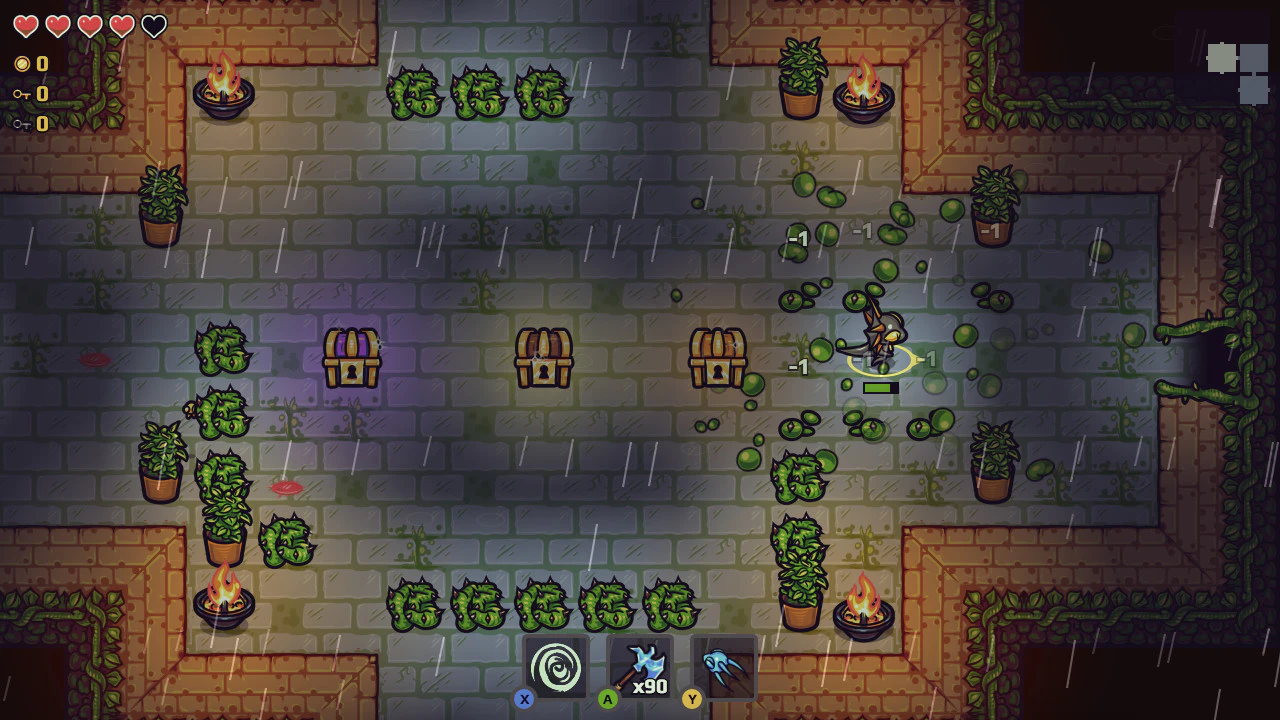The image size is (1280, 720).
Task: Click the rightmost treasure chest
Action: pos(718,355)
